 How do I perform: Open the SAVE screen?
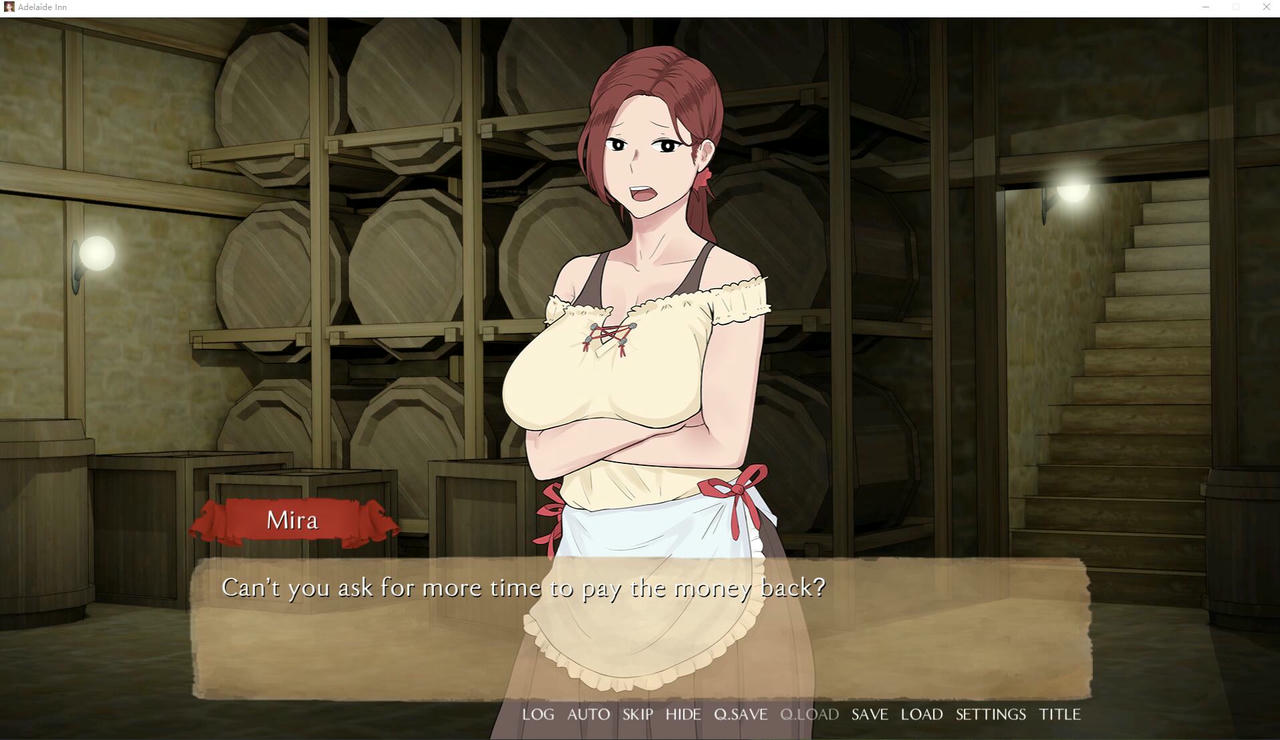coord(869,714)
